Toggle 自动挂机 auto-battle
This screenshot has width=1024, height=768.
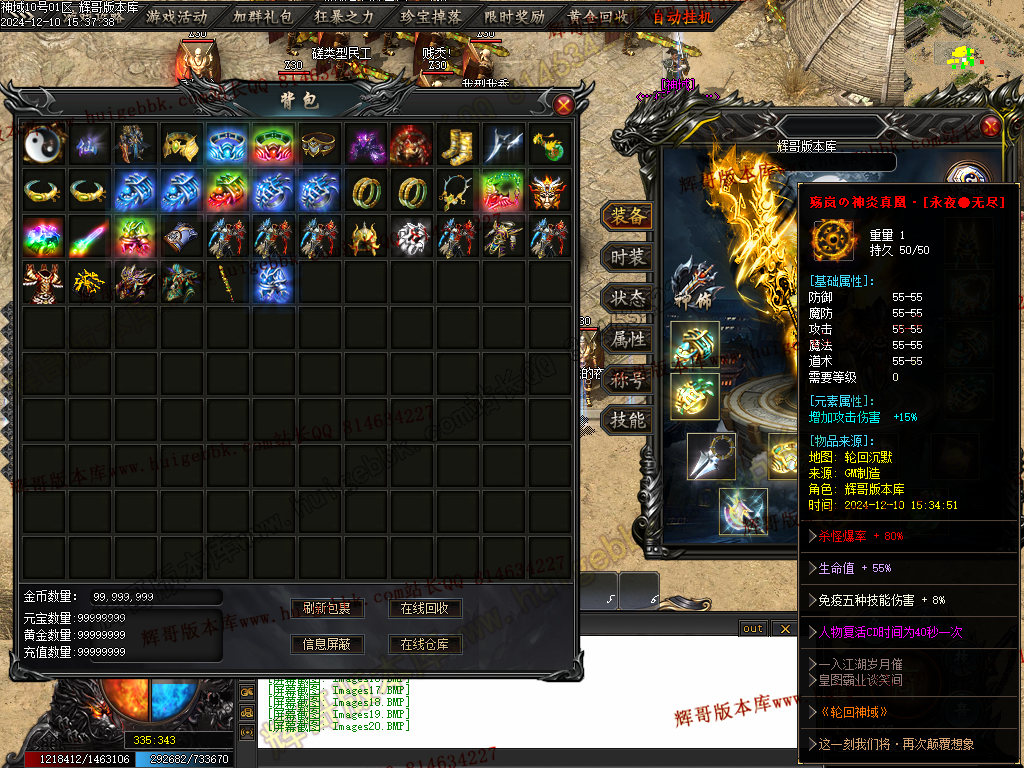click(x=684, y=16)
